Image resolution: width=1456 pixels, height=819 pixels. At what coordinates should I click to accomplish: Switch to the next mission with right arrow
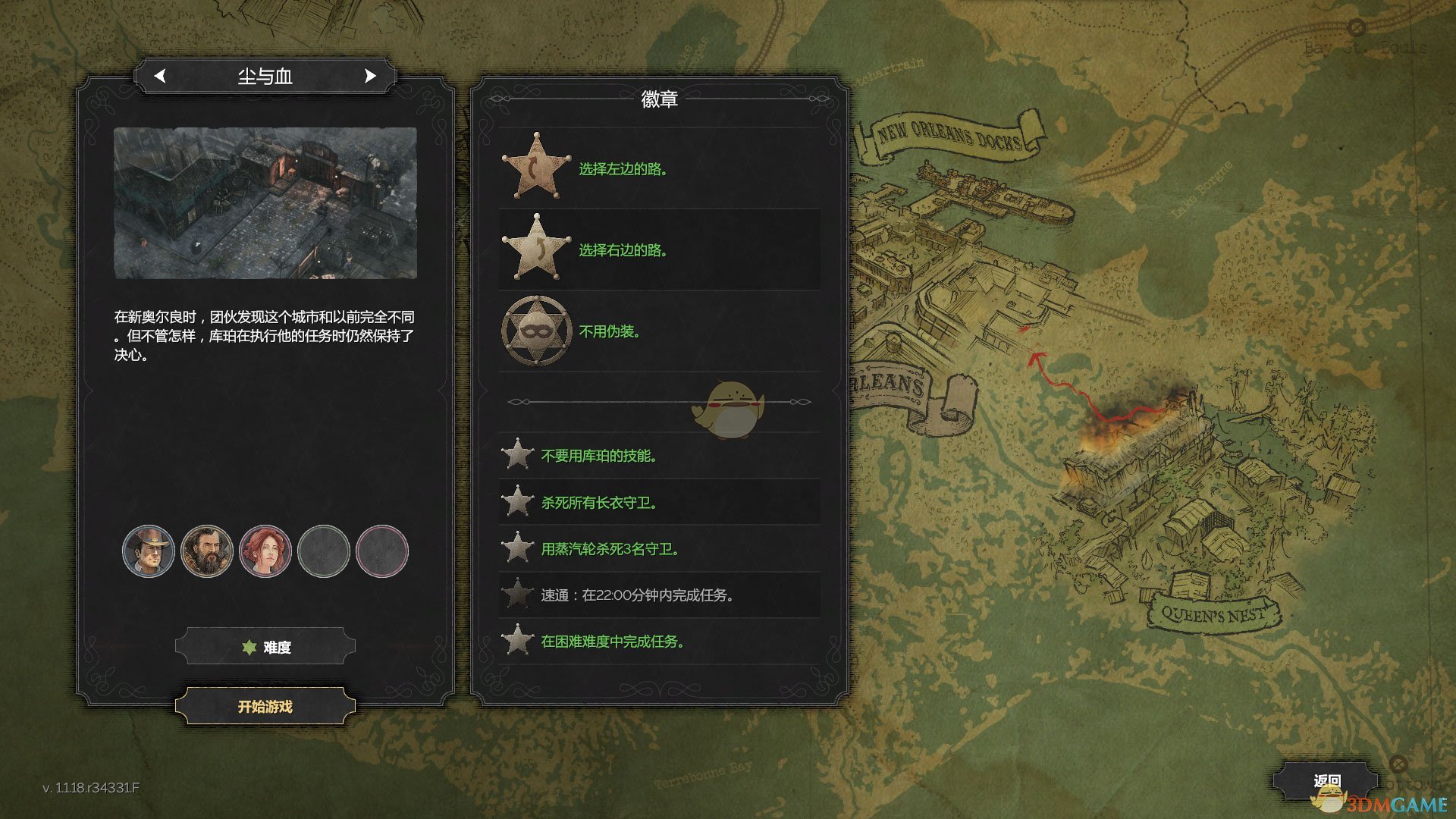coord(370,76)
